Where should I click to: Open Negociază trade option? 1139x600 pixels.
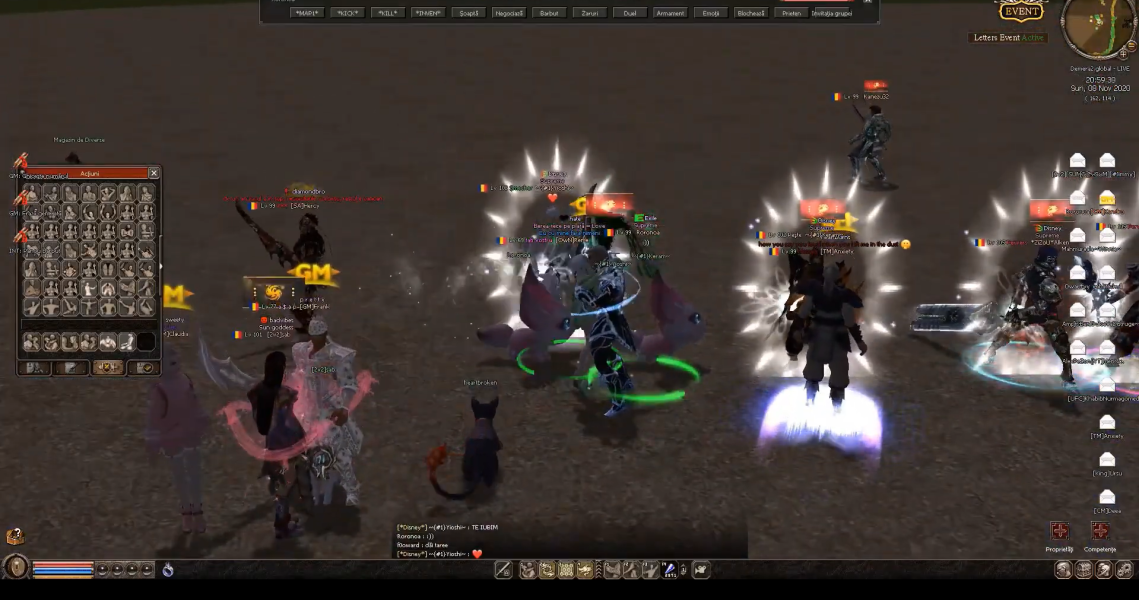coord(508,13)
